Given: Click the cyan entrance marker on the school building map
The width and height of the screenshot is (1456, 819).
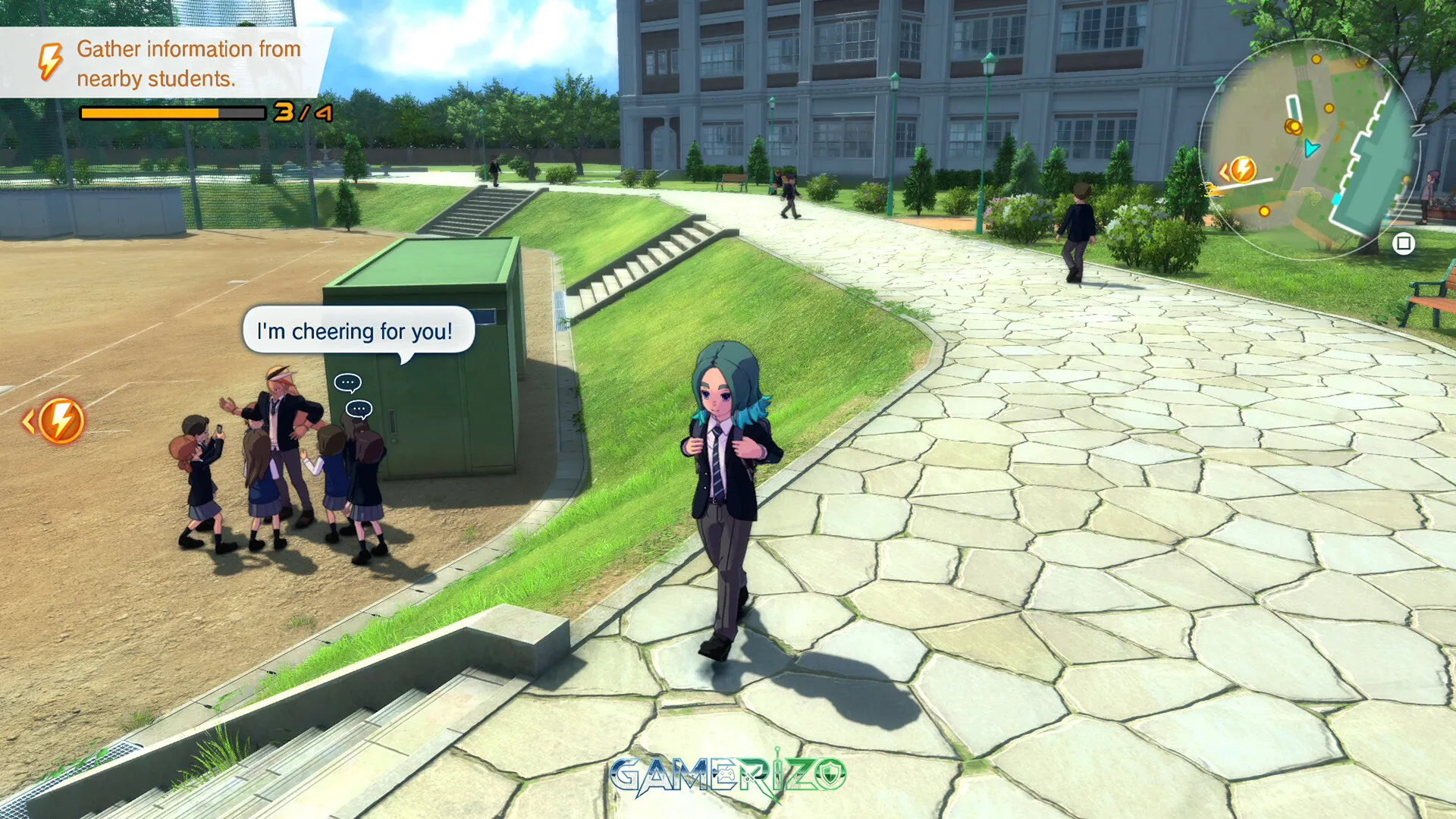Looking at the screenshot, I should point(1336,198).
